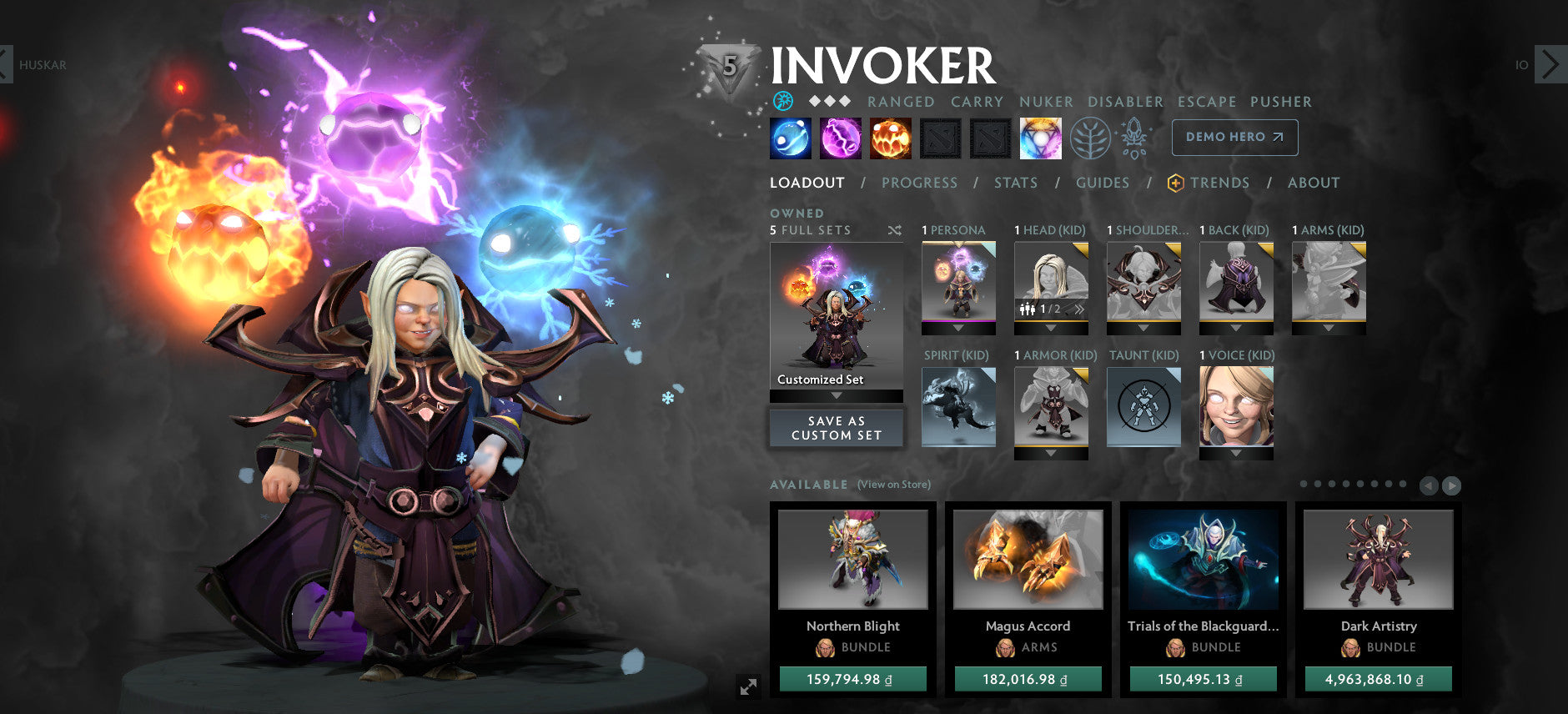Image resolution: width=1568 pixels, height=714 pixels.
Task: Click the Demo Hero button
Action: click(1234, 138)
